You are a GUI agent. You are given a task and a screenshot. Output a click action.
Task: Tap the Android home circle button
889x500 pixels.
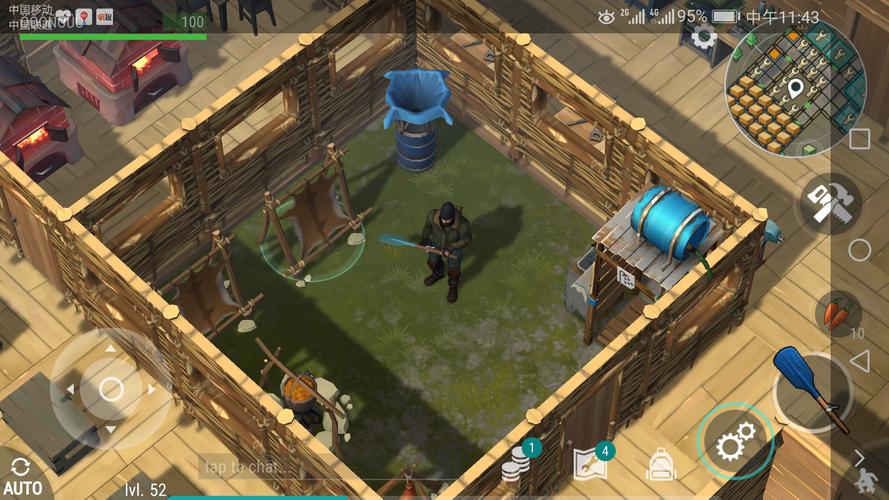[859, 250]
